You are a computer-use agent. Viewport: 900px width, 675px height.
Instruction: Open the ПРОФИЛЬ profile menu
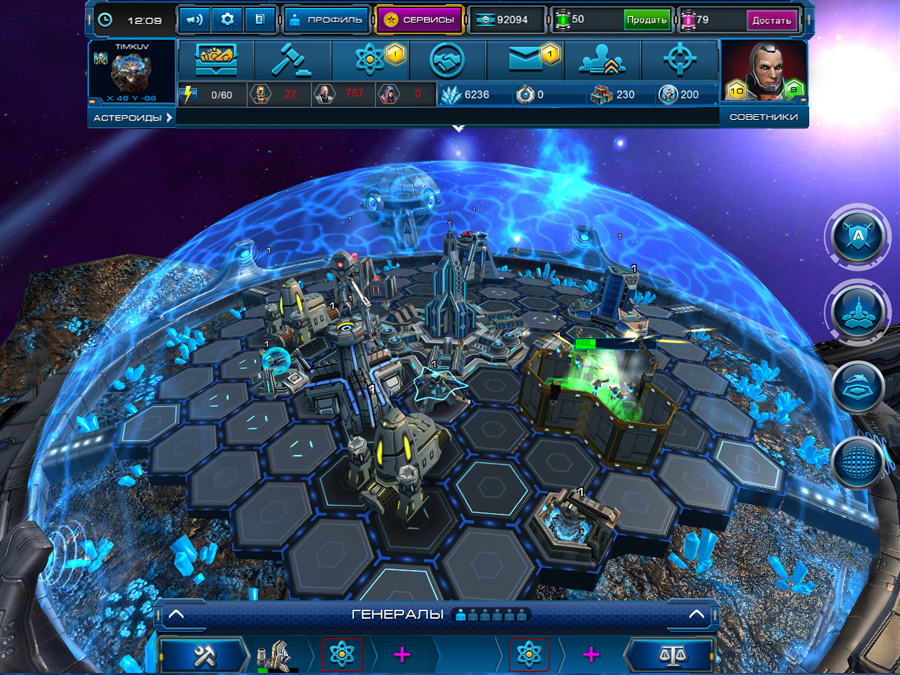(x=326, y=19)
